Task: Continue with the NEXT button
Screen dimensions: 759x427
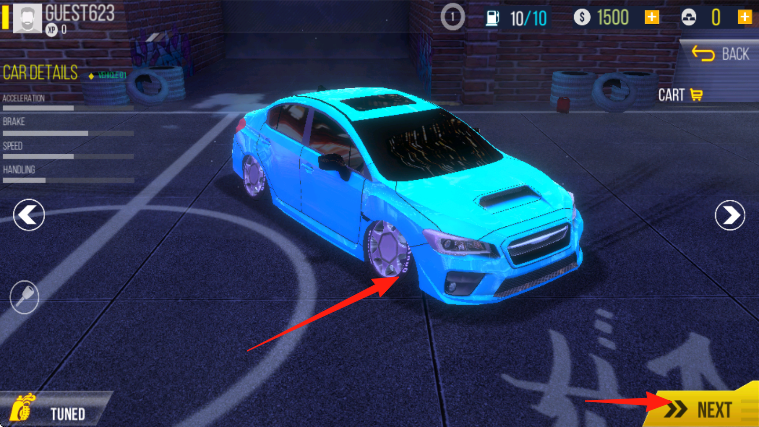Action: pos(704,409)
